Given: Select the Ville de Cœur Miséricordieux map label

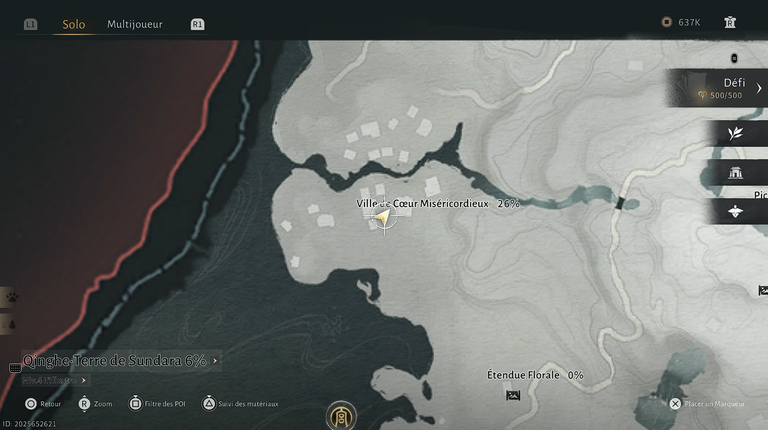Looking at the screenshot, I should [423, 203].
